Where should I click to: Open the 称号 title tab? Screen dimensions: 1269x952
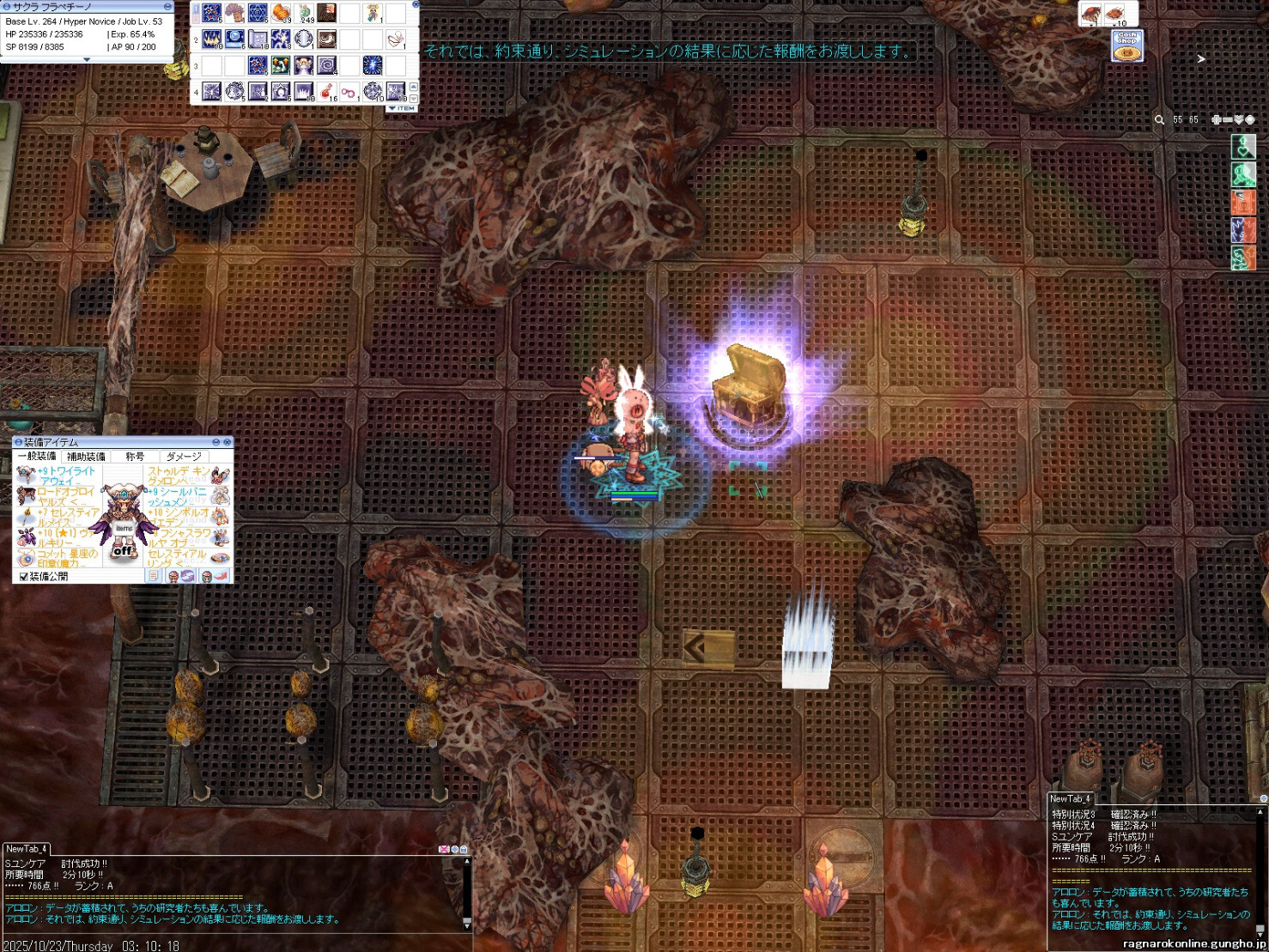pyautogui.click(x=135, y=457)
